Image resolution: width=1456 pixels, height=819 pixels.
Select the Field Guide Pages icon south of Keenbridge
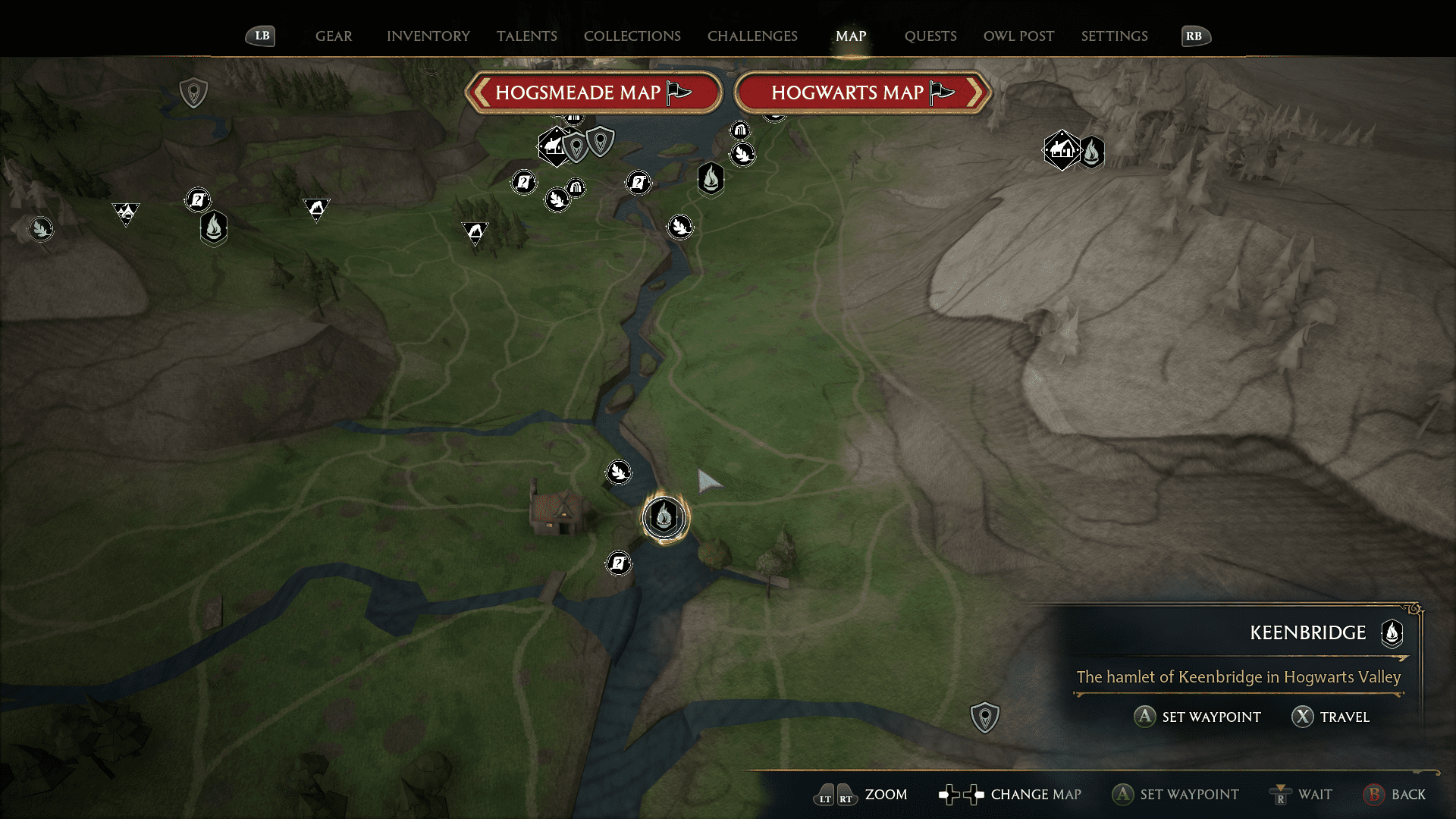pos(619,563)
